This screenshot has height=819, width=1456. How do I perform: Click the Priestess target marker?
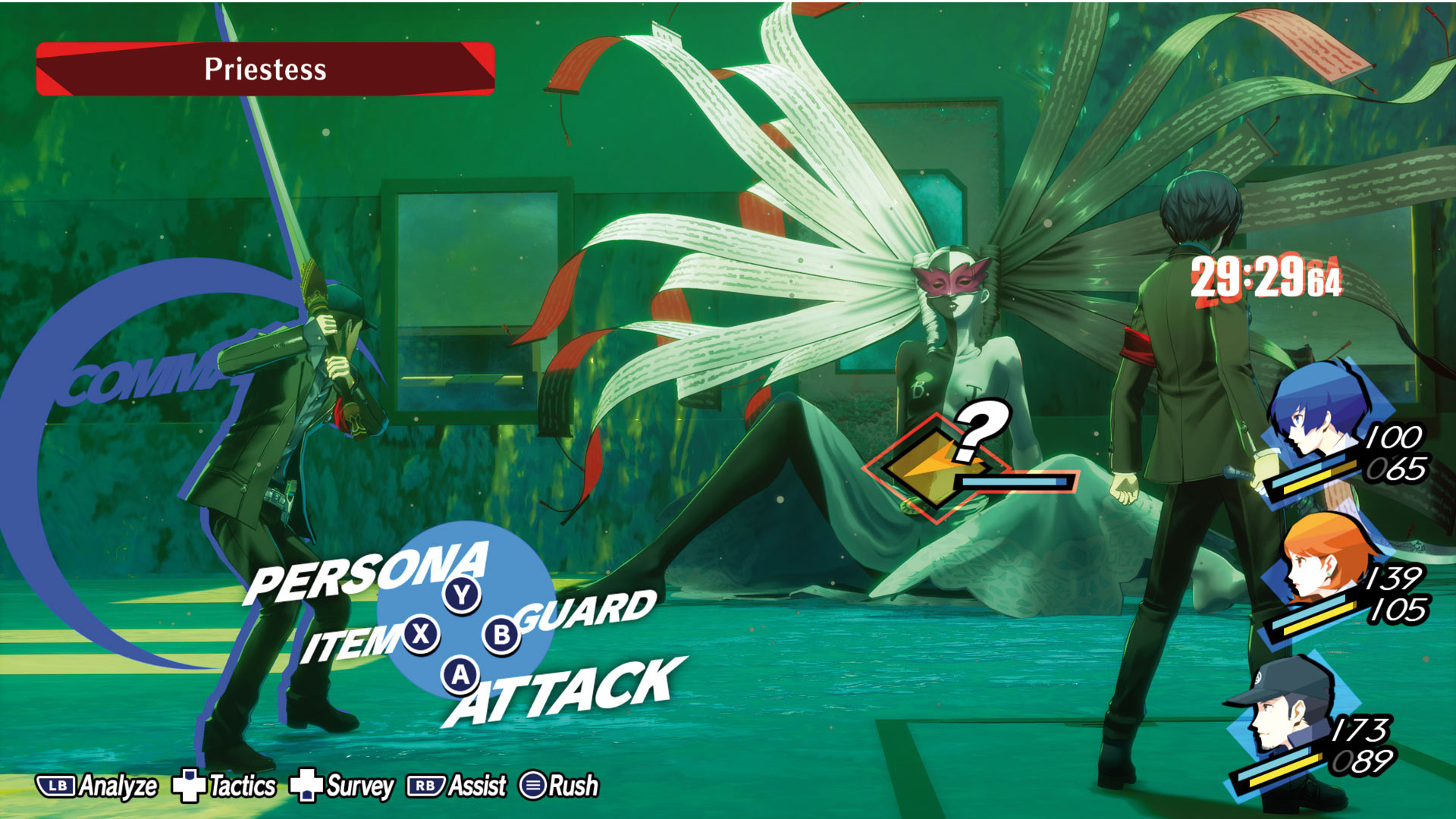click(x=937, y=469)
